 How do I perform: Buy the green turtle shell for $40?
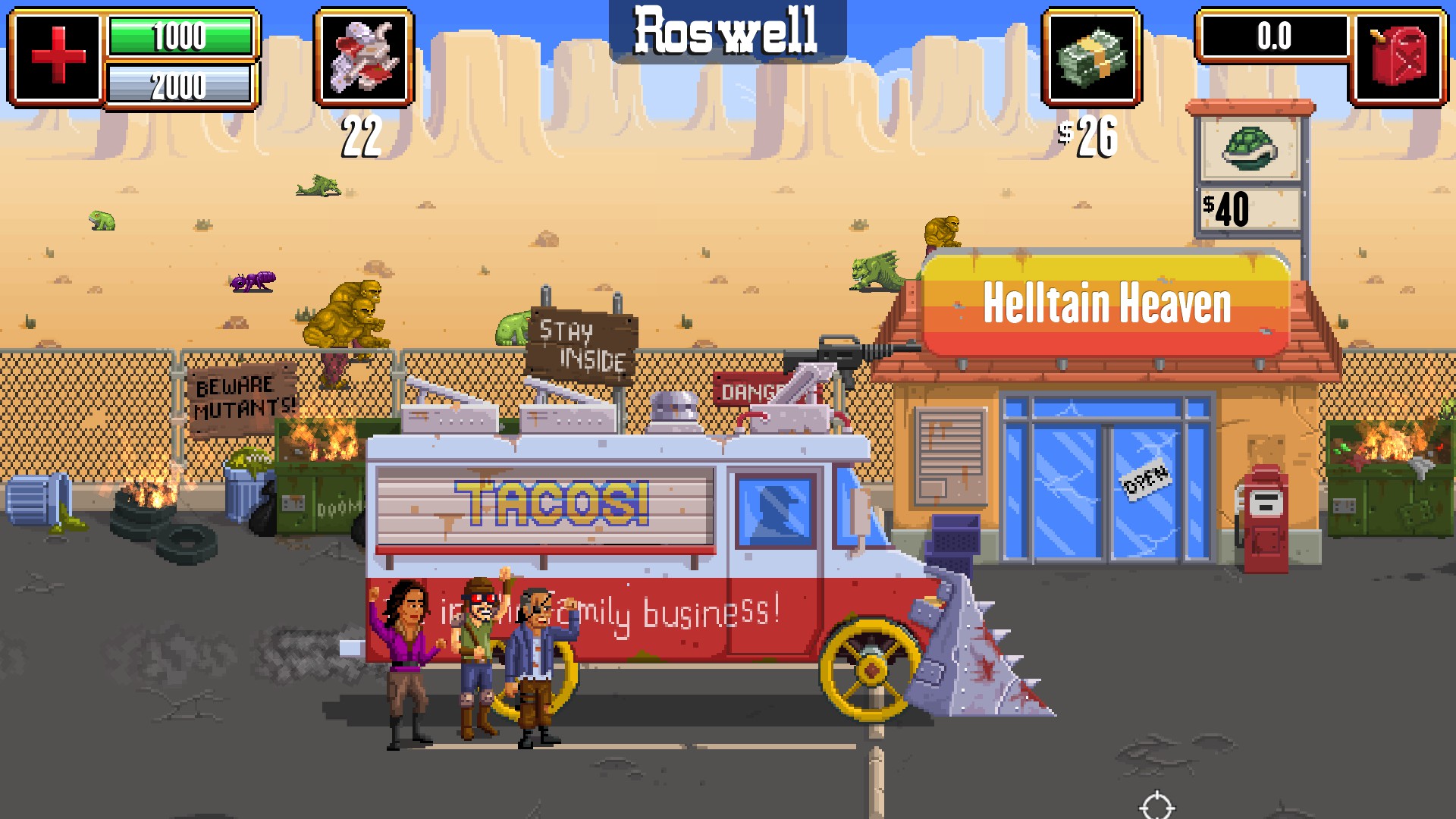point(1249,149)
